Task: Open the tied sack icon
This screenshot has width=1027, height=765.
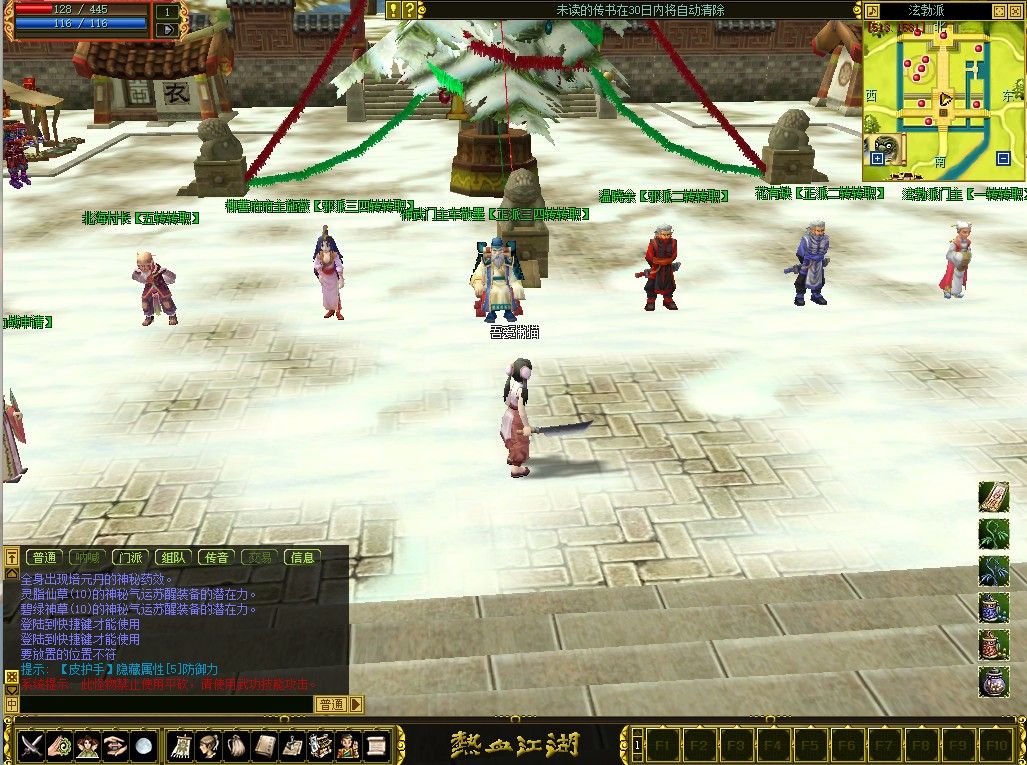Action: (x=237, y=745)
